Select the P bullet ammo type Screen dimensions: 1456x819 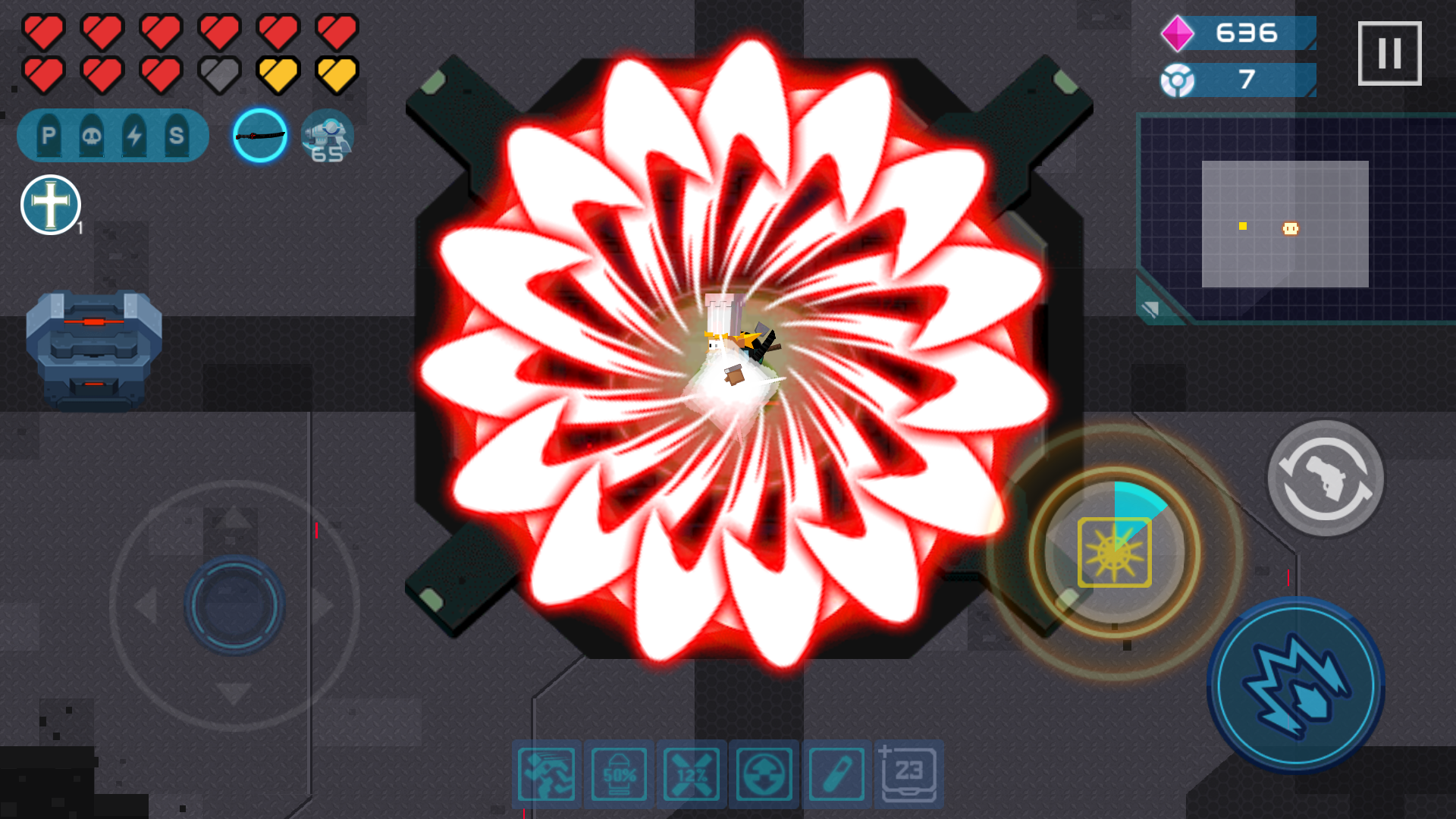click(x=48, y=134)
